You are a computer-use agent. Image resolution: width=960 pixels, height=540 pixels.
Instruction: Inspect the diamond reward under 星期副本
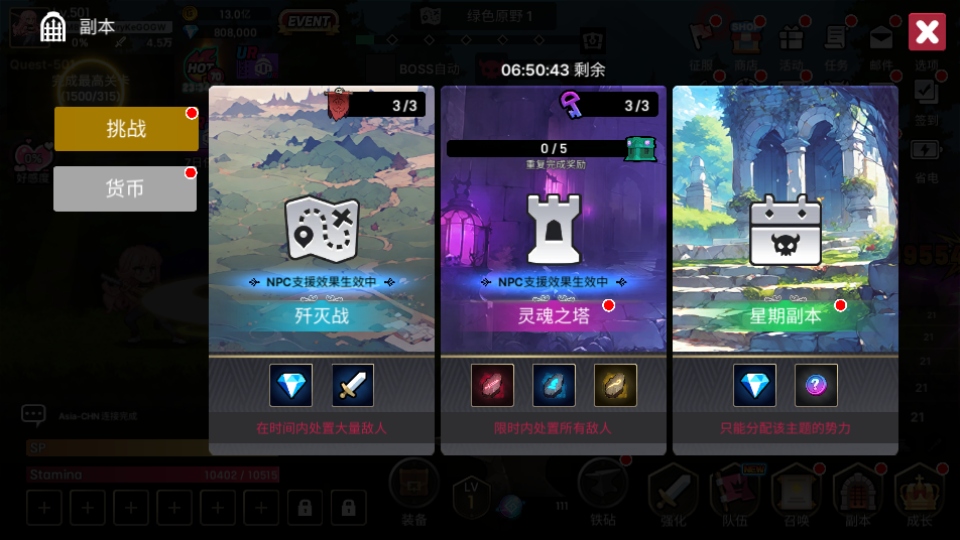pyautogui.click(x=754, y=385)
